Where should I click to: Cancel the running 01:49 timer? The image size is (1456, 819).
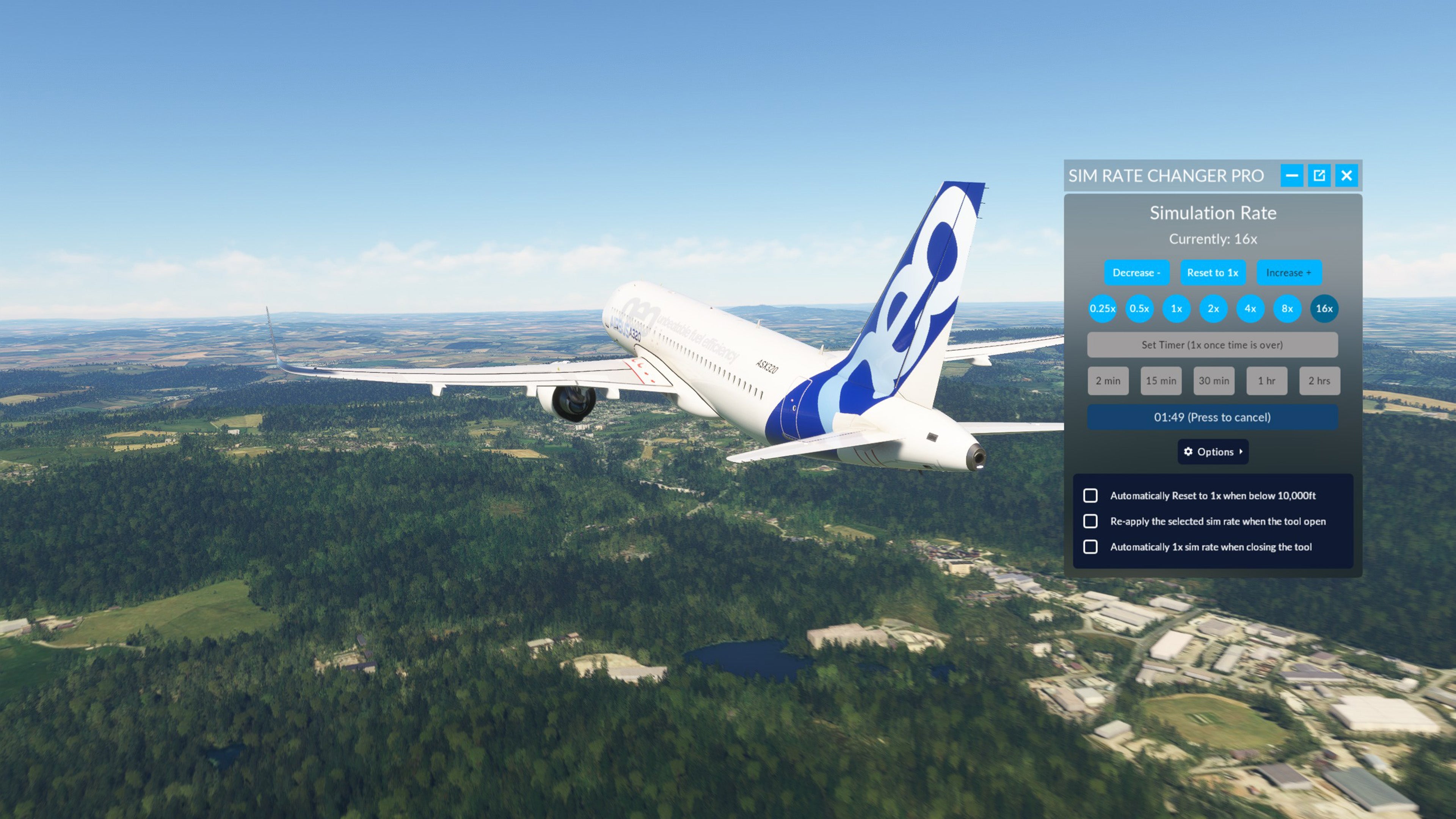(1213, 417)
